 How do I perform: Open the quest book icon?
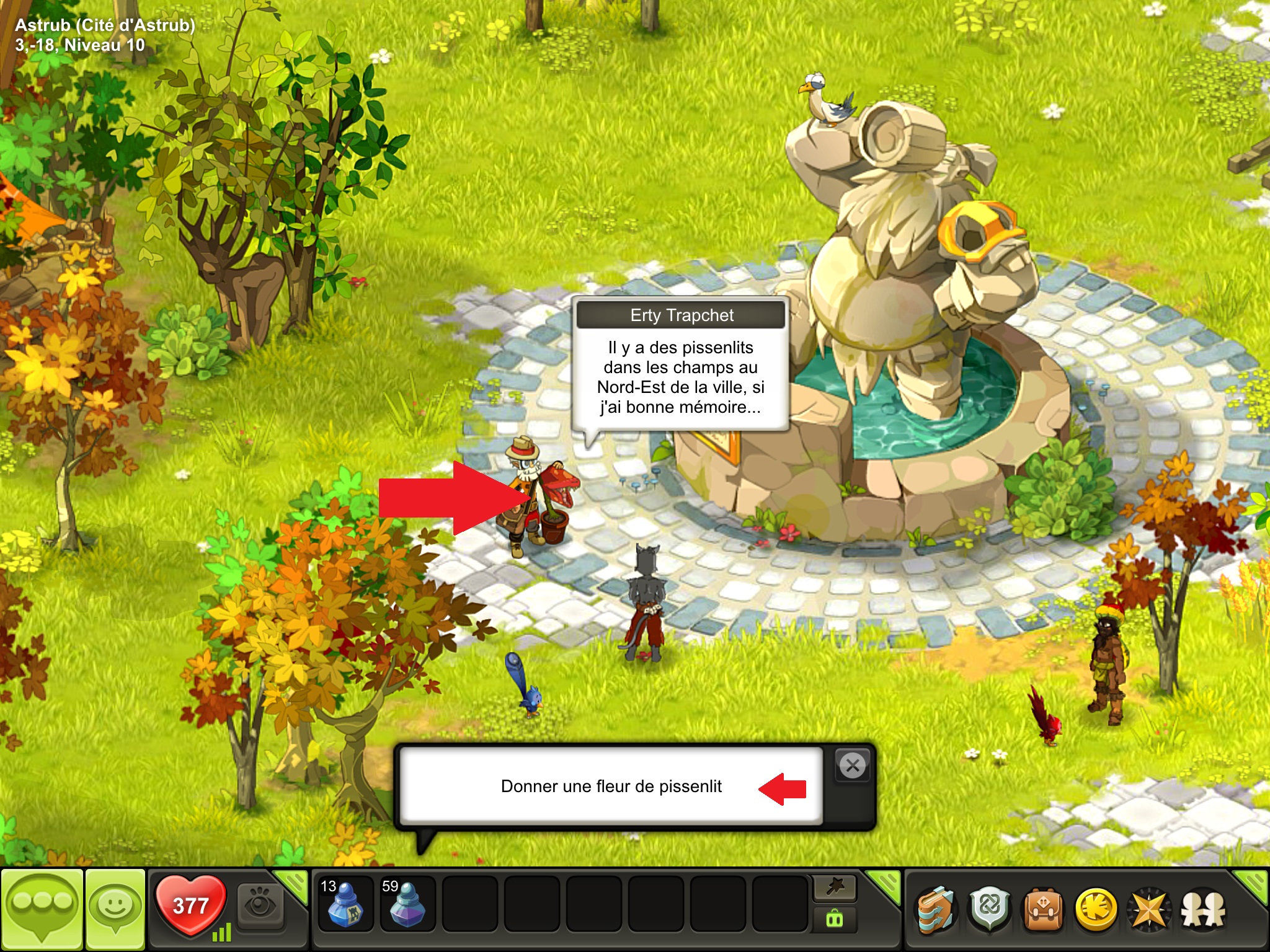pyautogui.click(x=936, y=910)
